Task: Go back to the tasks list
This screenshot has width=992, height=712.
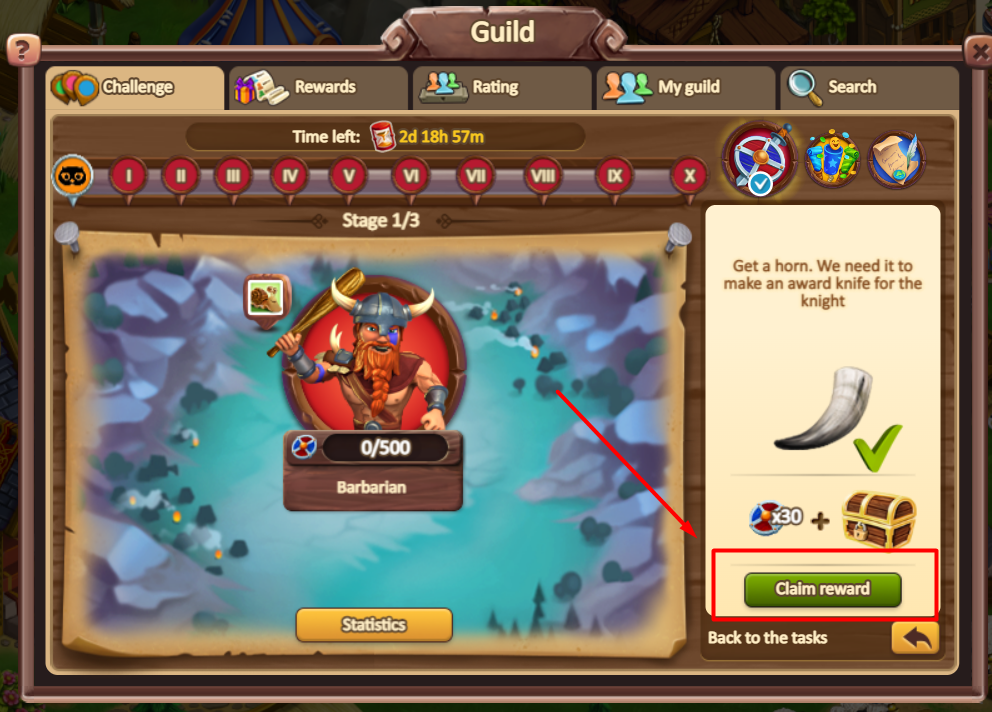Action: pos(914,637)
